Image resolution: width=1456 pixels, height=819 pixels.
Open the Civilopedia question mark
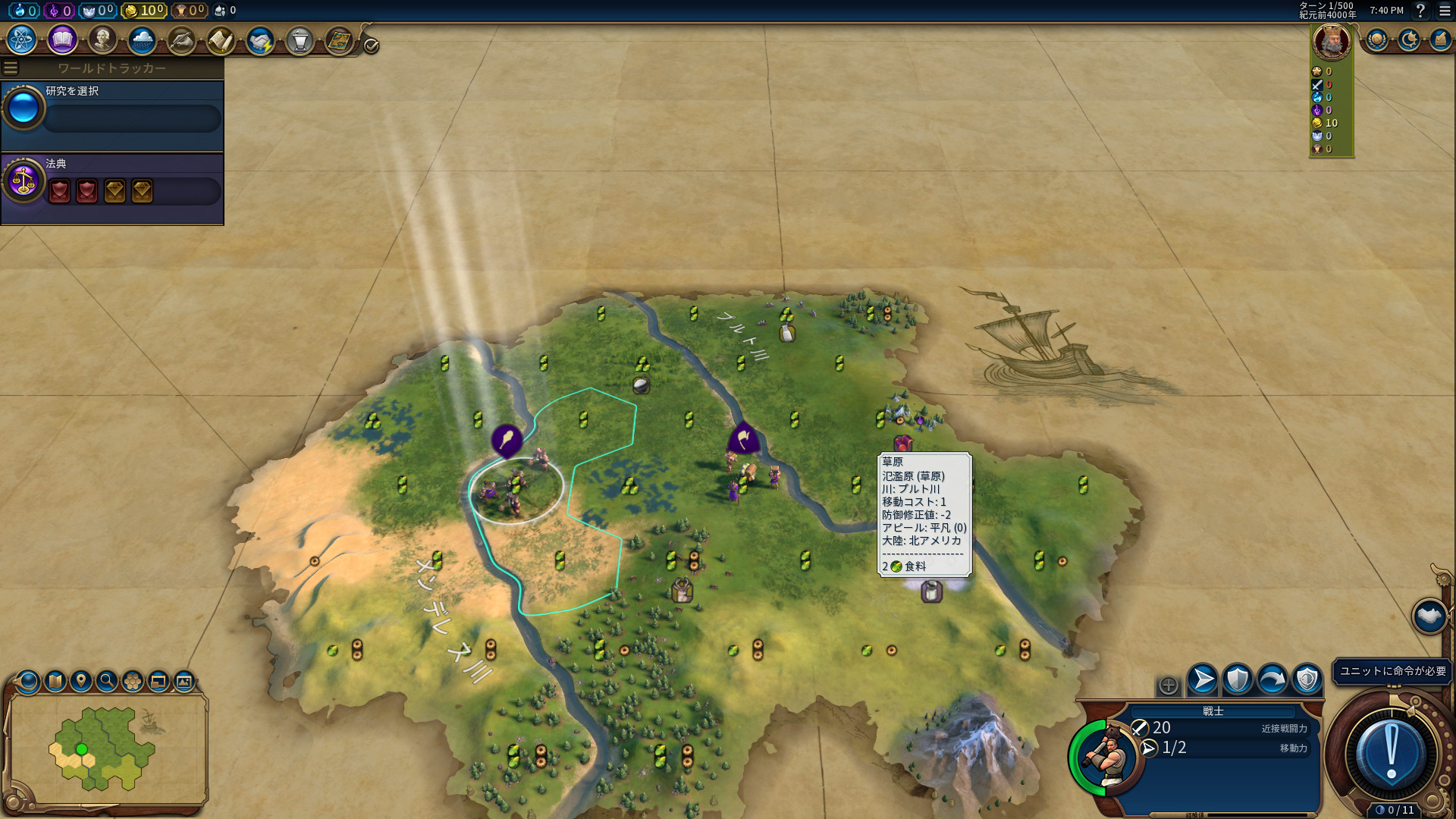(1420, 11)
